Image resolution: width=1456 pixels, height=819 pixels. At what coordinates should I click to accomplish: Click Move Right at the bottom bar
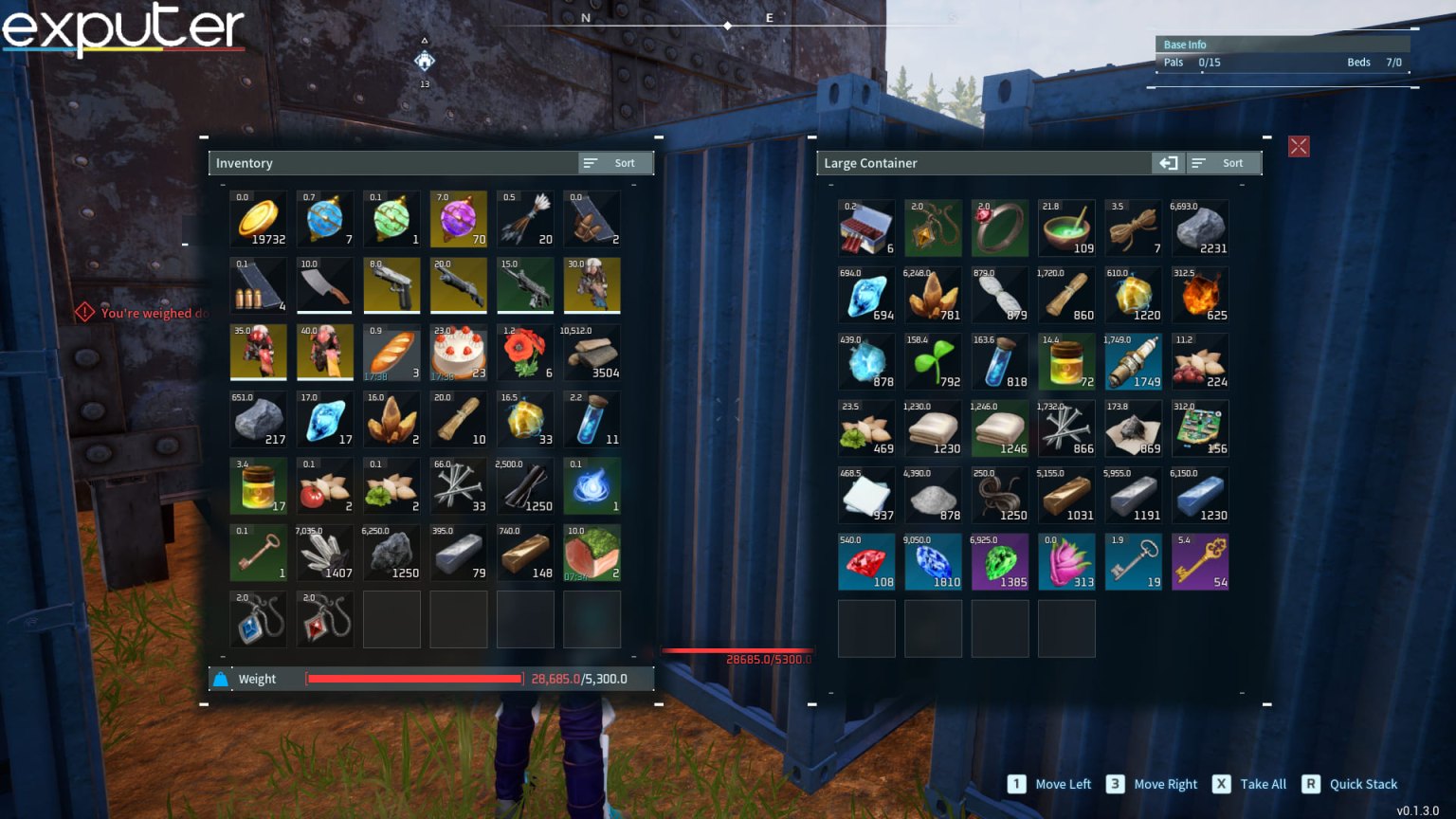(1164, 784)
